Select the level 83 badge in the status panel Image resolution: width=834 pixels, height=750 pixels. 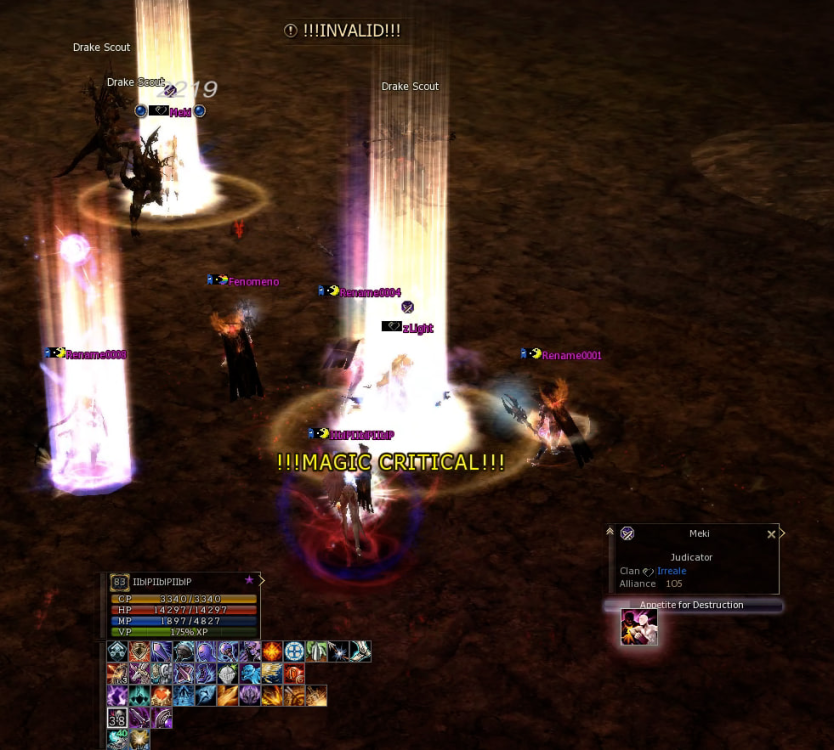click(x=120, y=583)
